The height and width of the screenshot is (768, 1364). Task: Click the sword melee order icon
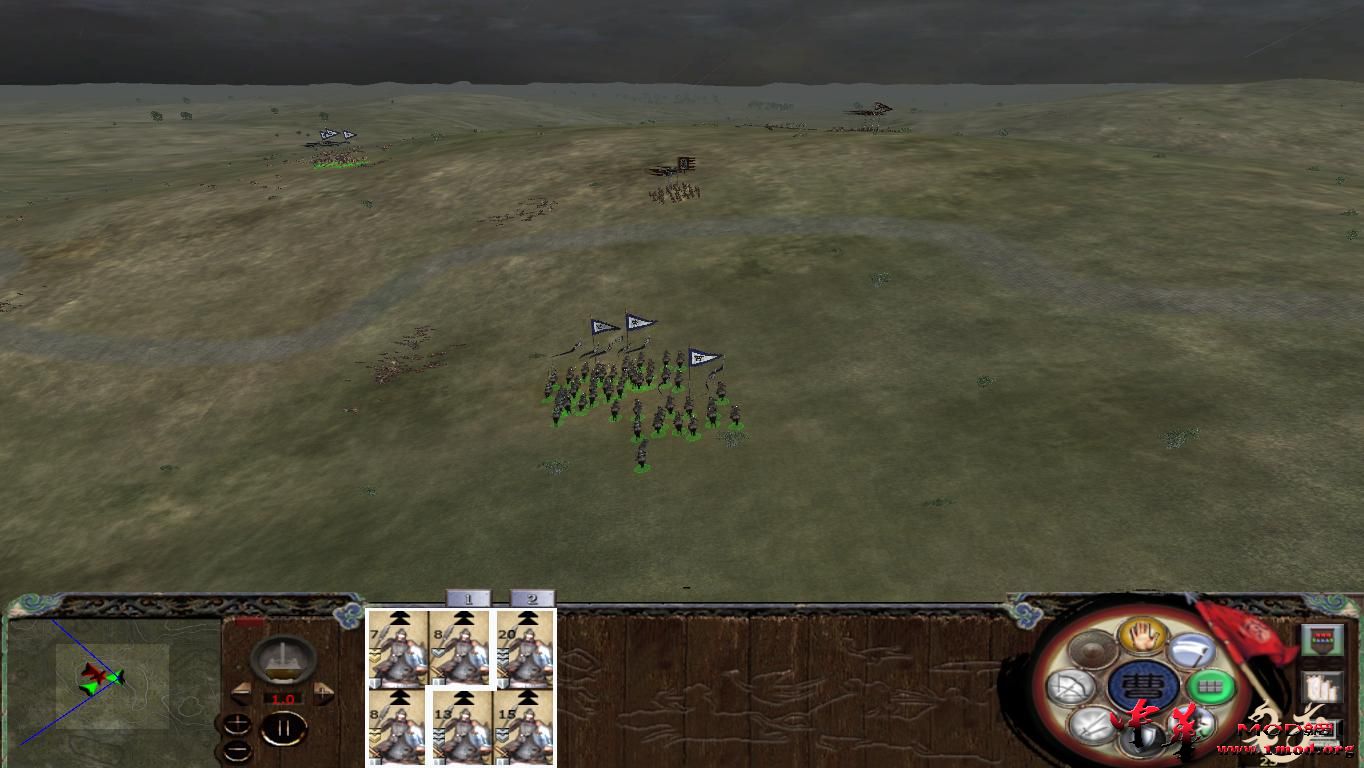[1091, 727]
